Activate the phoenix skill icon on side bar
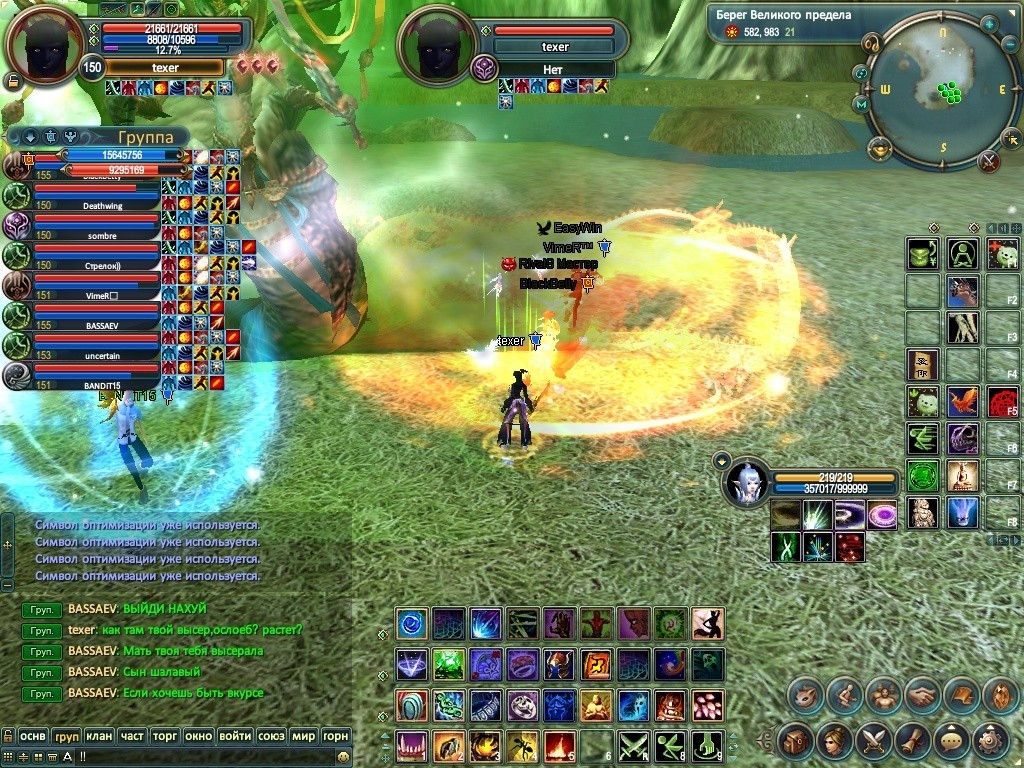Viewport: 1024px width, 768px height. click(962, 402)
